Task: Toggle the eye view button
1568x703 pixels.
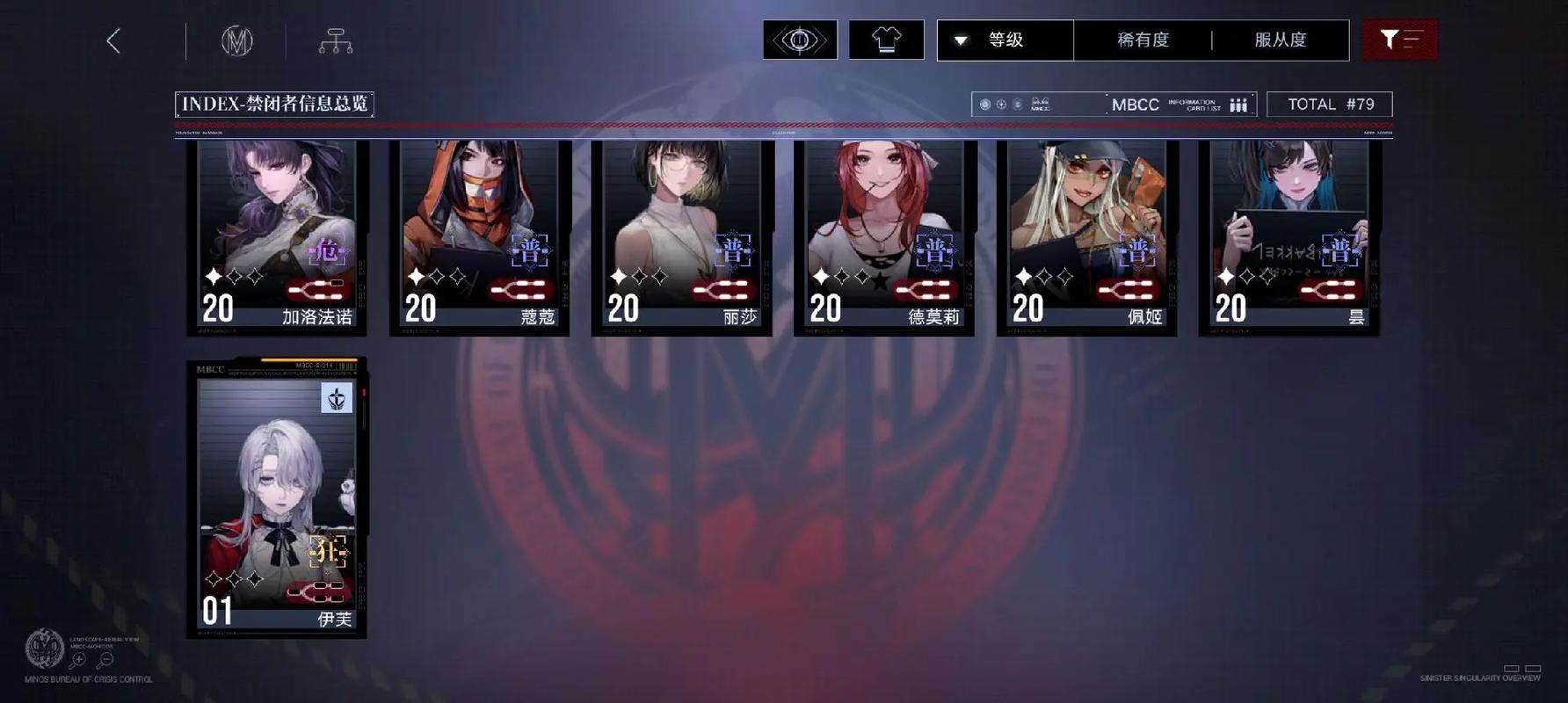Action: click(800, 40)
